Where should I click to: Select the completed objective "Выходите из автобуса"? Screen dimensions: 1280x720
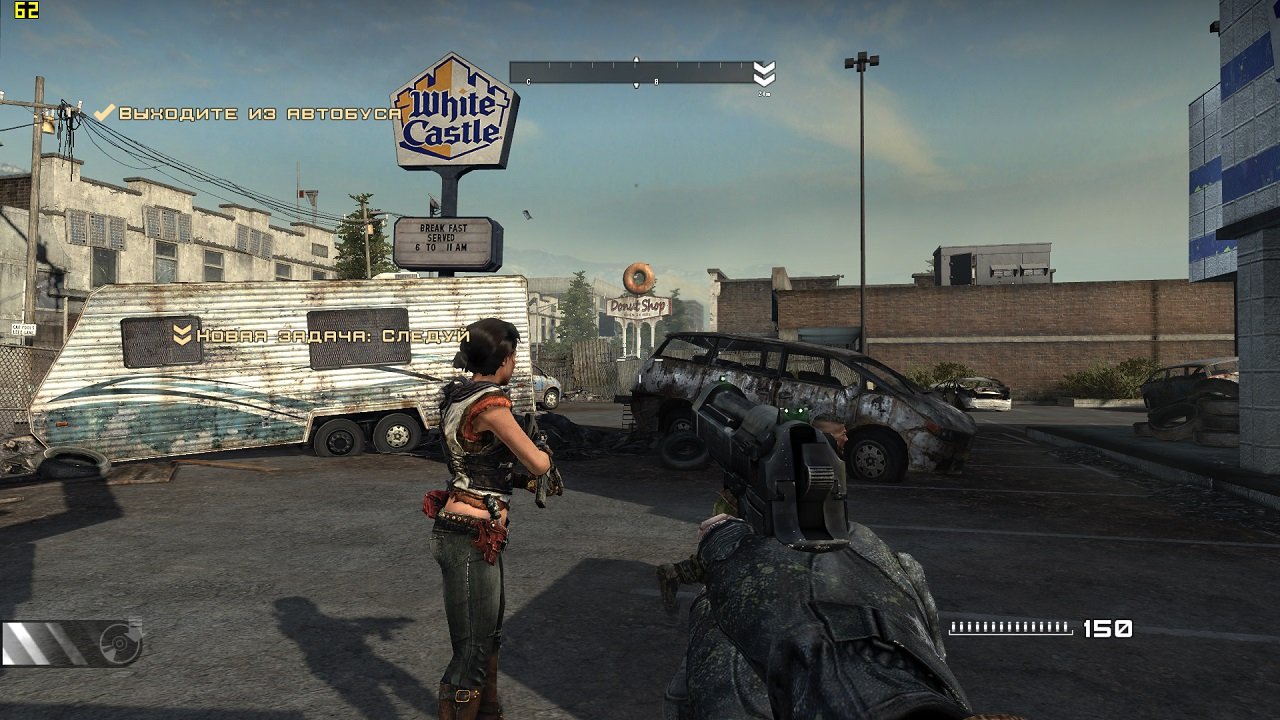[259, 114]
